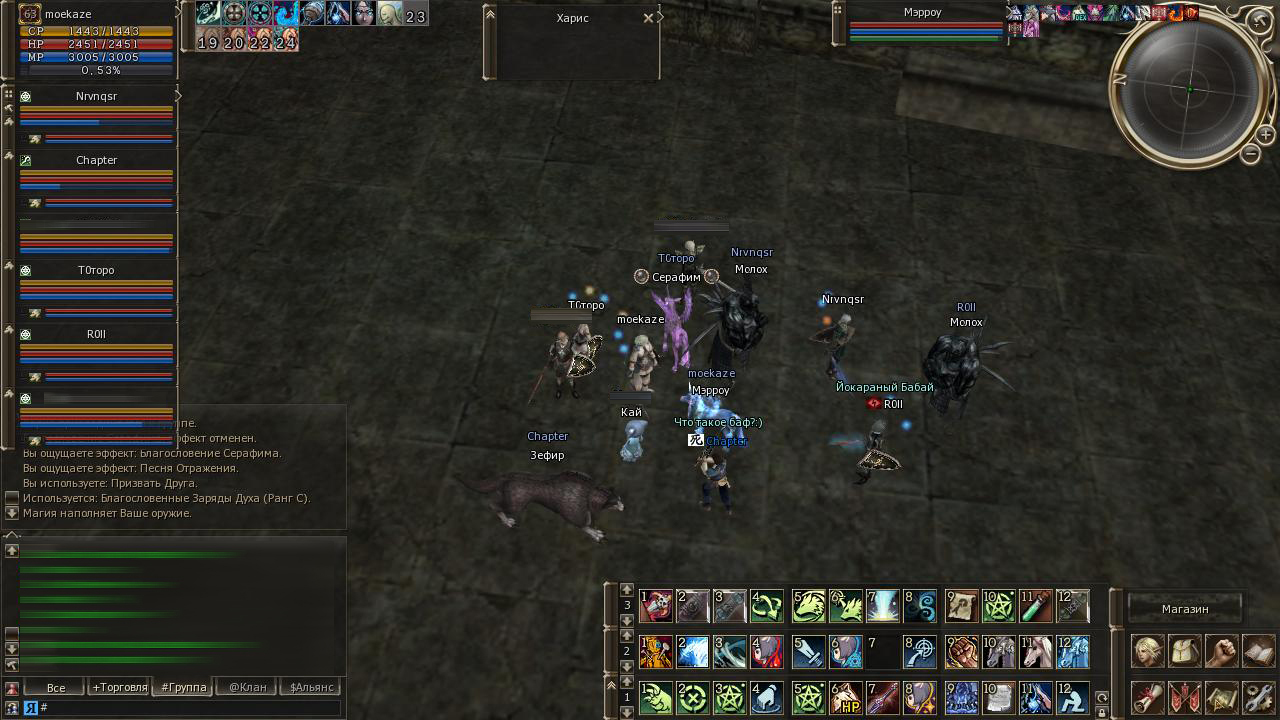Screen dimensions: 1280x720
Task: Use the green potion vial hotbar slot
Action: pyautogui.click(x=1035, y=605)
